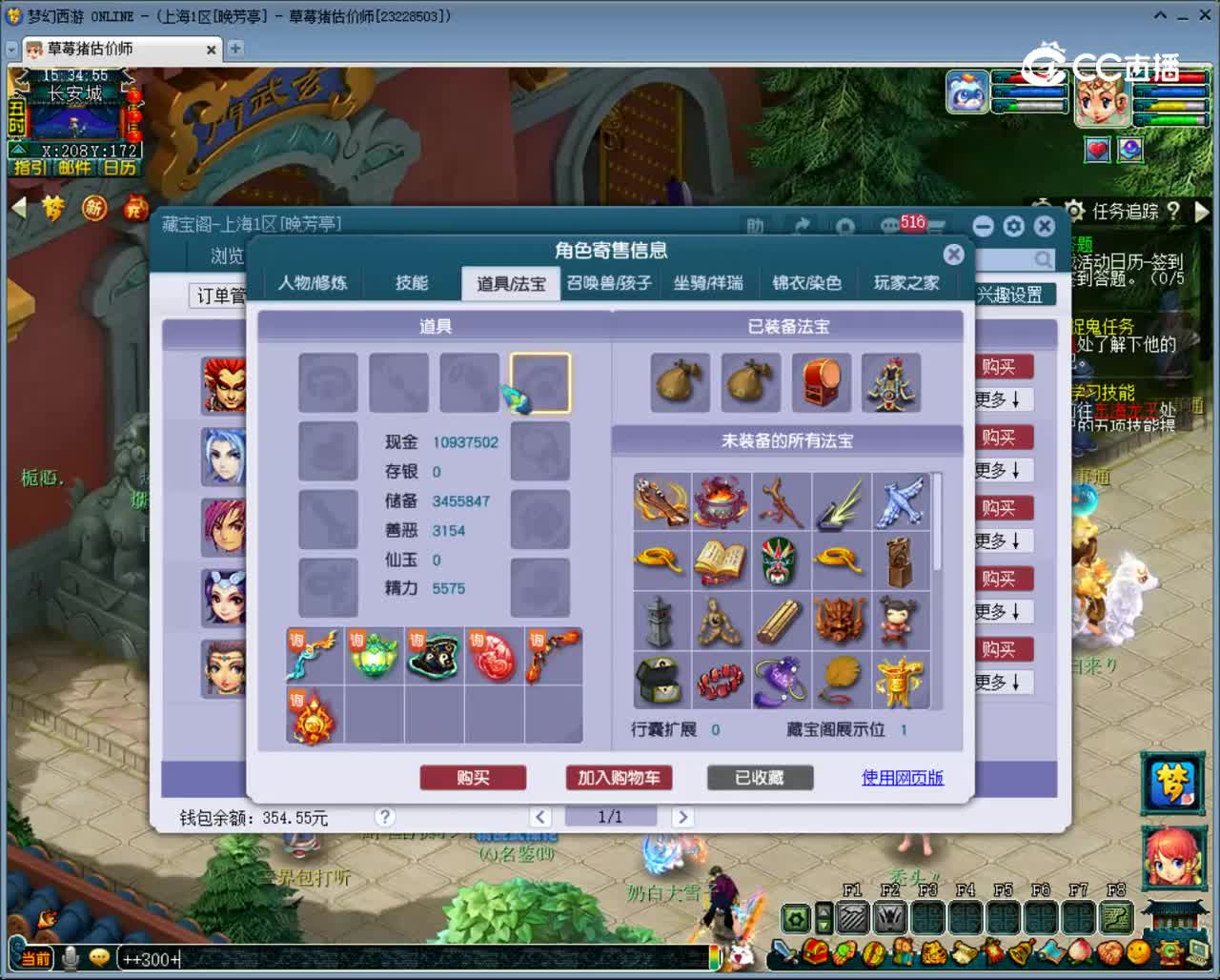
Task: Click the help question mark near wallet balance
Action: [384, 817]
